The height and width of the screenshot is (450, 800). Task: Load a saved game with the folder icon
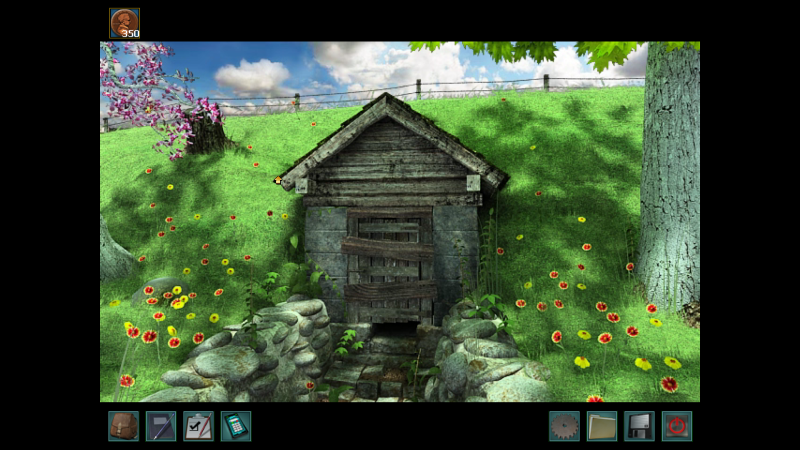602,426
